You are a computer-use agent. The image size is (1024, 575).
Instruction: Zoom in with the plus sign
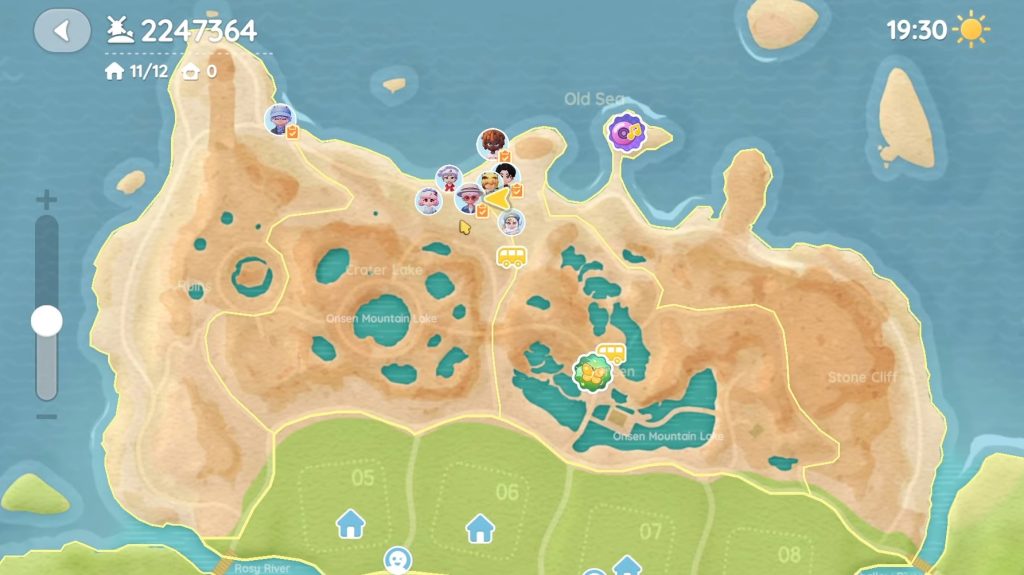[x=46, y=199]
